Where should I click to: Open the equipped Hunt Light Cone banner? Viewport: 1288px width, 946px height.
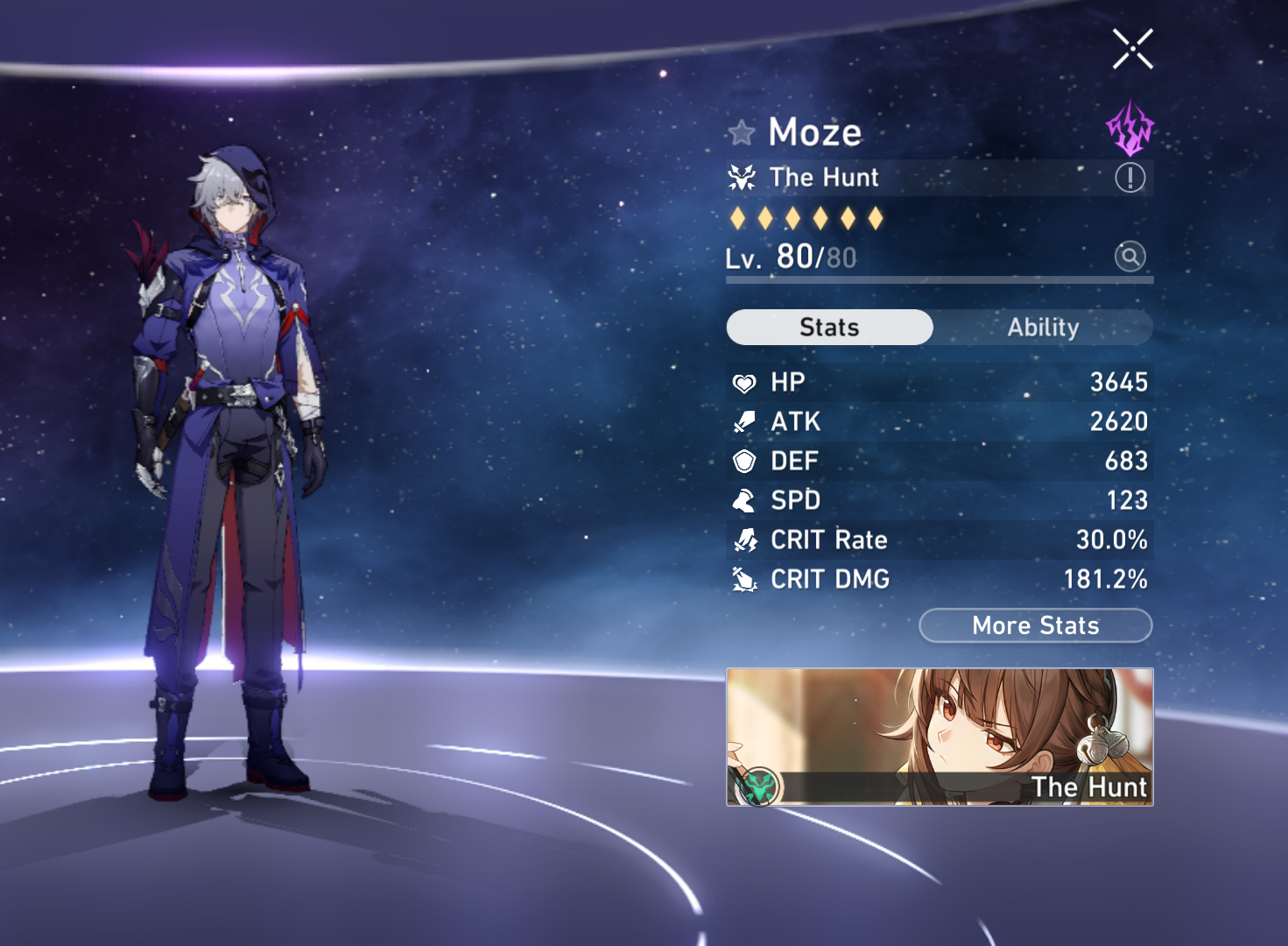939,738
